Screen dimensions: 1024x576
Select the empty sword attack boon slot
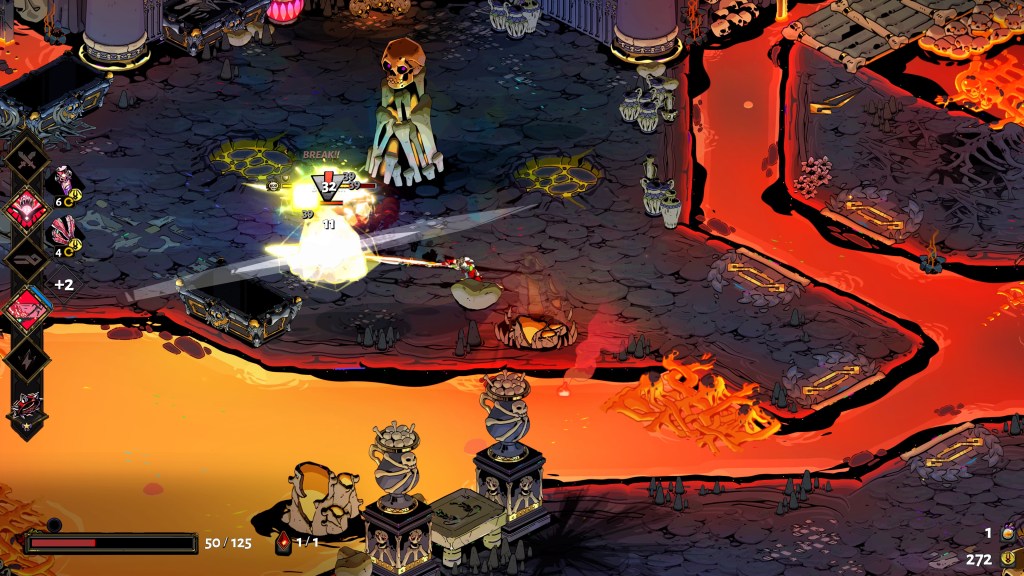pos(27,157)
